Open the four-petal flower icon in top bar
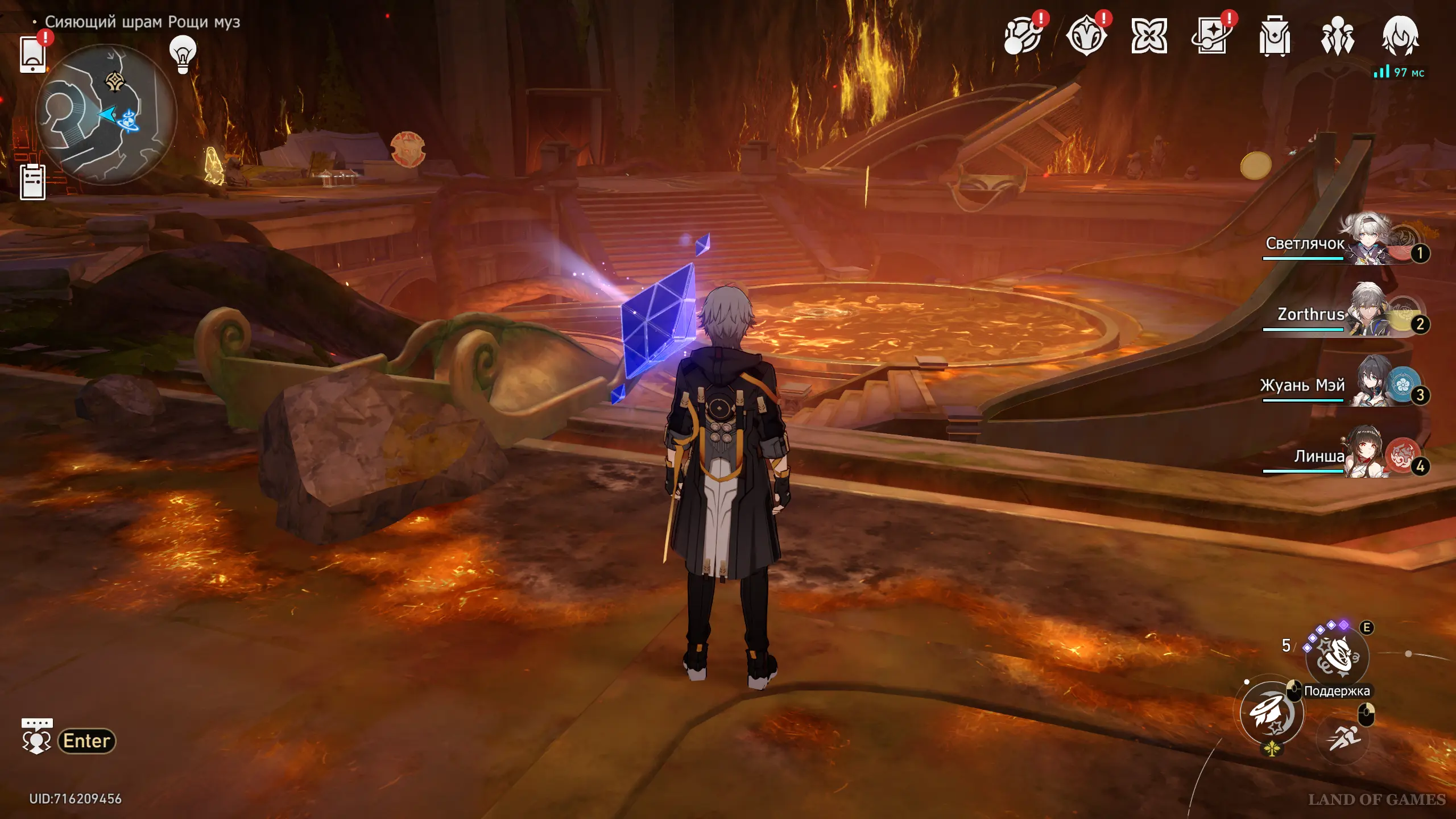The height and width of the screenshot is (819, 1456). click(x=1149, y=36)
